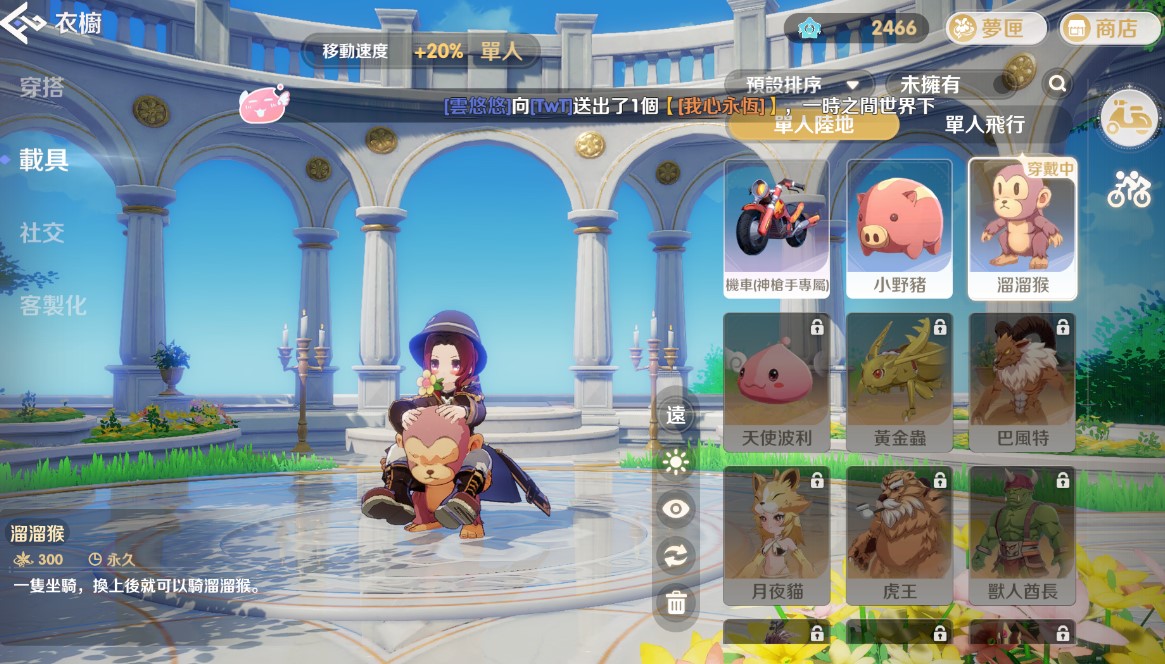Viewport: 1165px width, 664px height.
Task: Select the locked 巴風特 mount
Action: tap(1021, 382)
